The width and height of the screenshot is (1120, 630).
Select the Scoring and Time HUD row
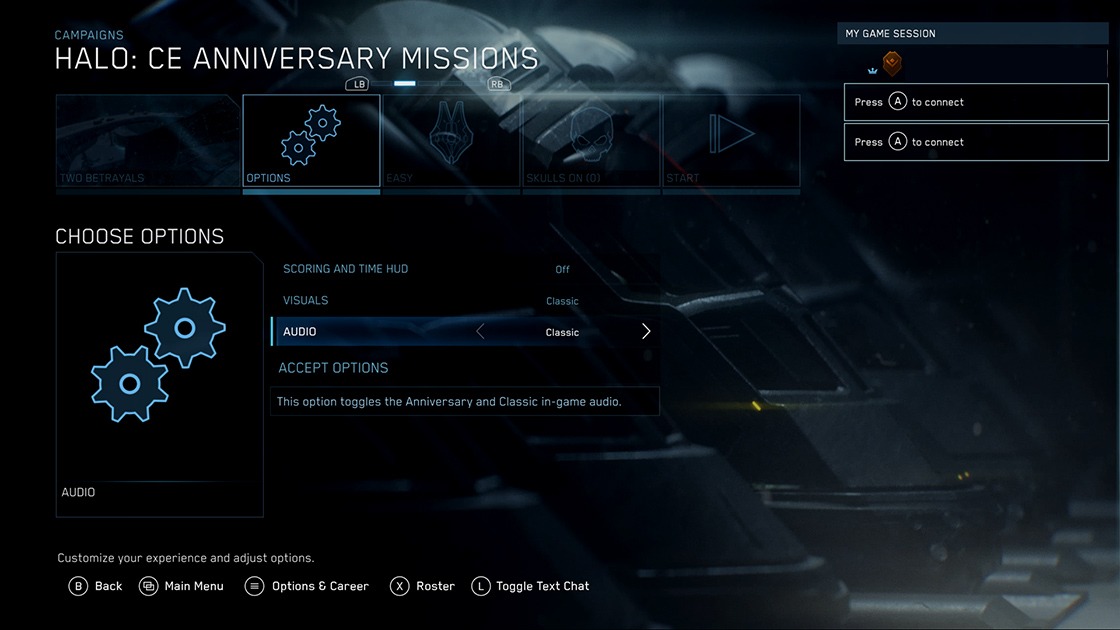465,269
